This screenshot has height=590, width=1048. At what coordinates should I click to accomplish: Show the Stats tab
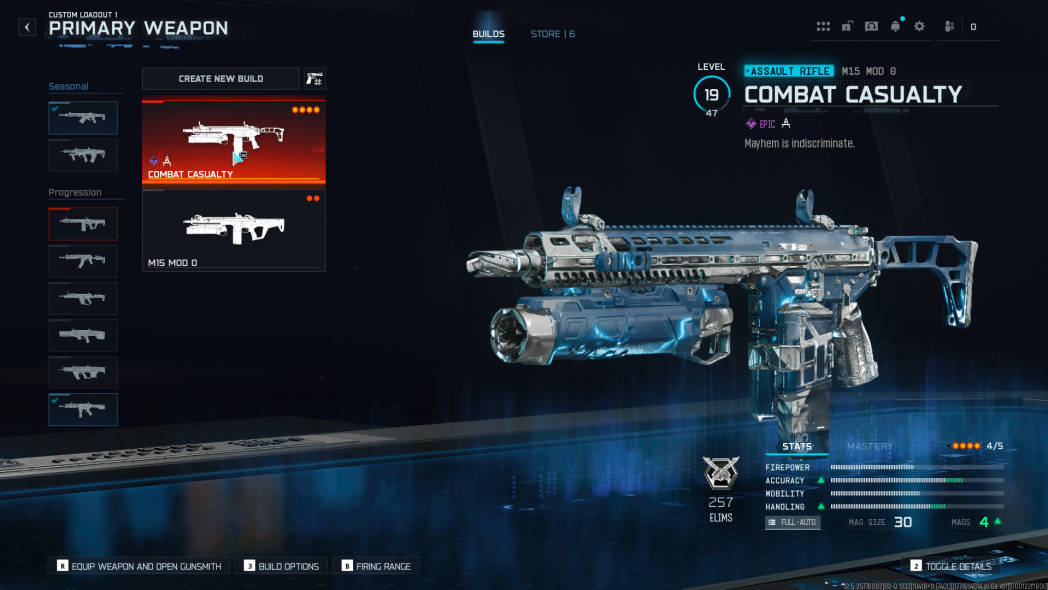[x=796, y=446]
